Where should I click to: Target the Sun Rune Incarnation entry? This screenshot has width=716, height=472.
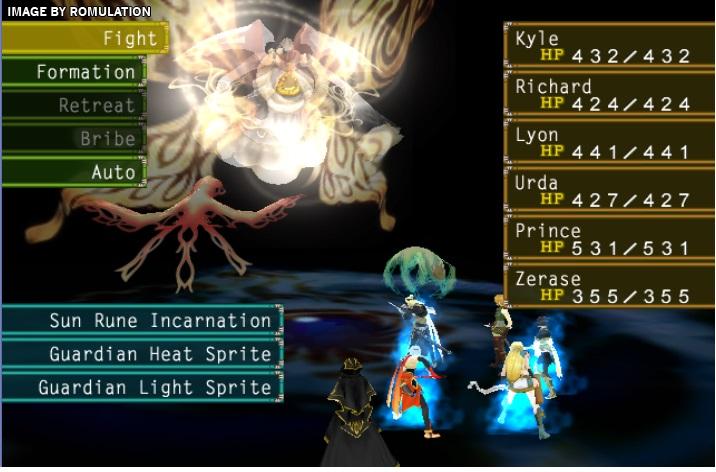[142, 321]
